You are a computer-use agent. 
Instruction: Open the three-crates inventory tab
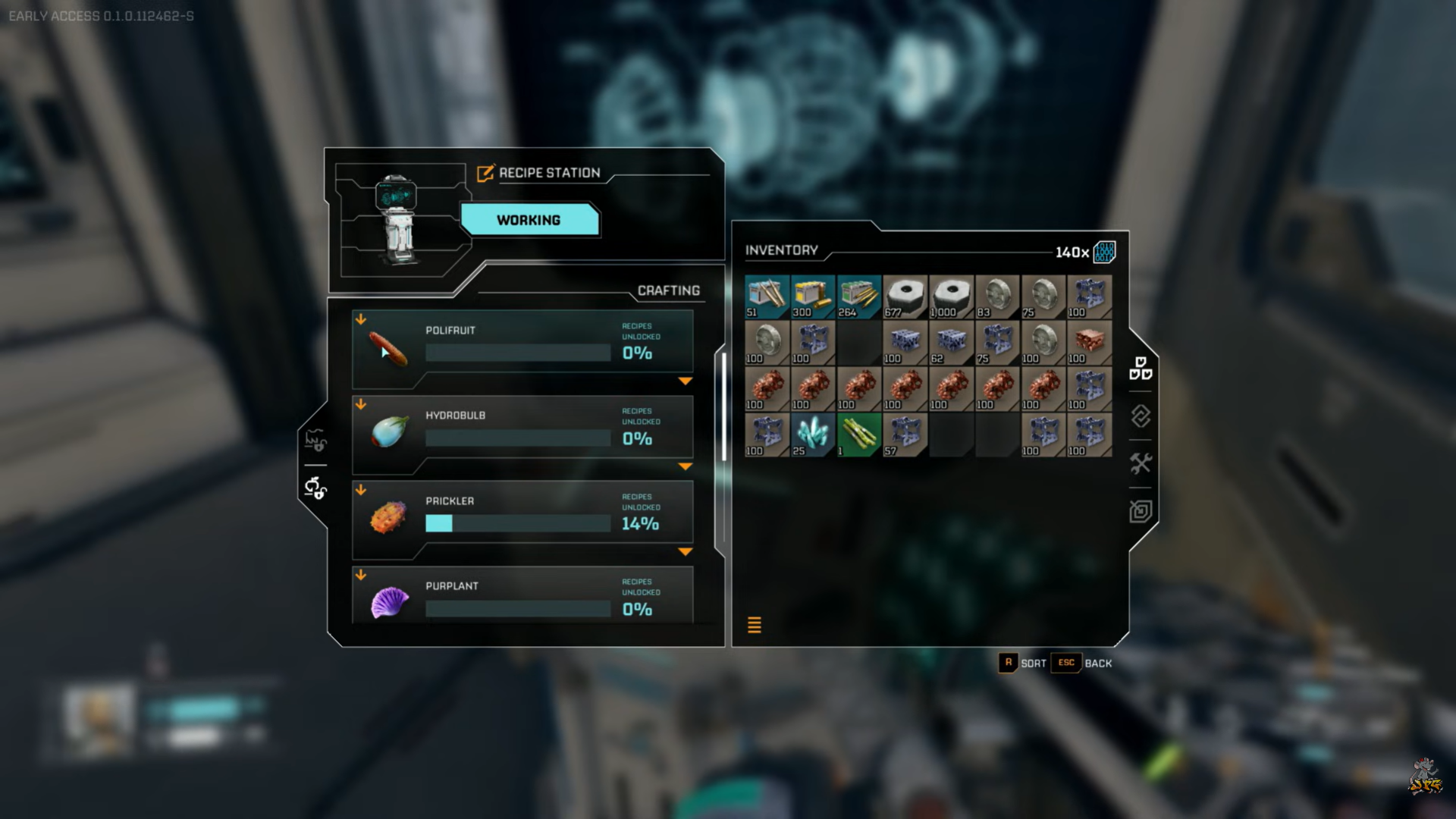pos(1141,369)
